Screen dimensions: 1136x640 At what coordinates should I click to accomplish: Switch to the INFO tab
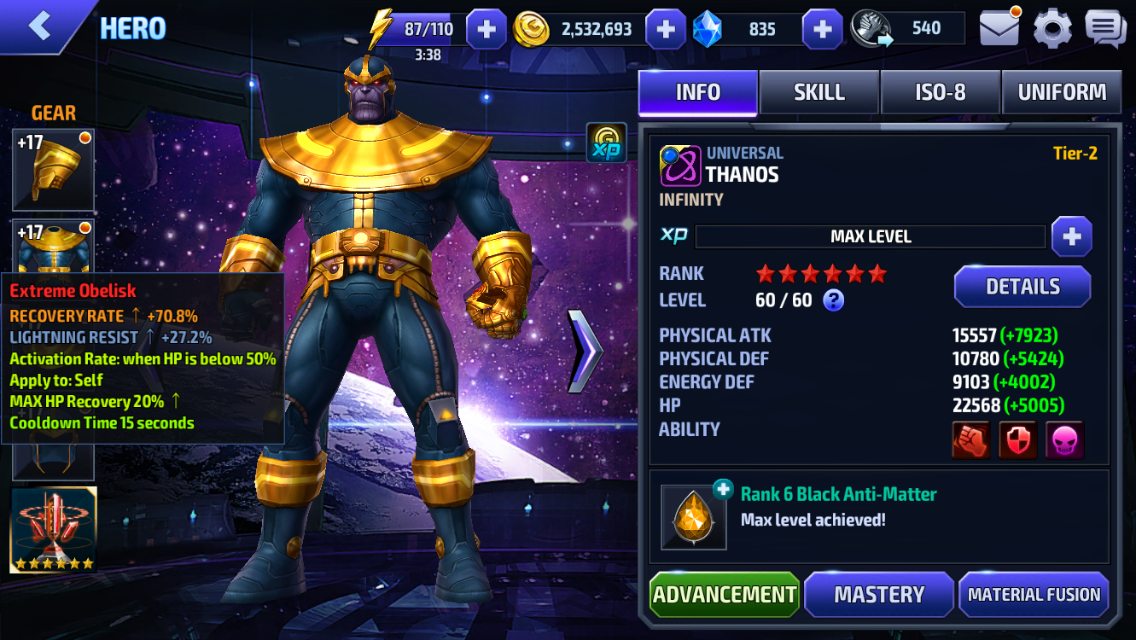click(x=698, y=92)
